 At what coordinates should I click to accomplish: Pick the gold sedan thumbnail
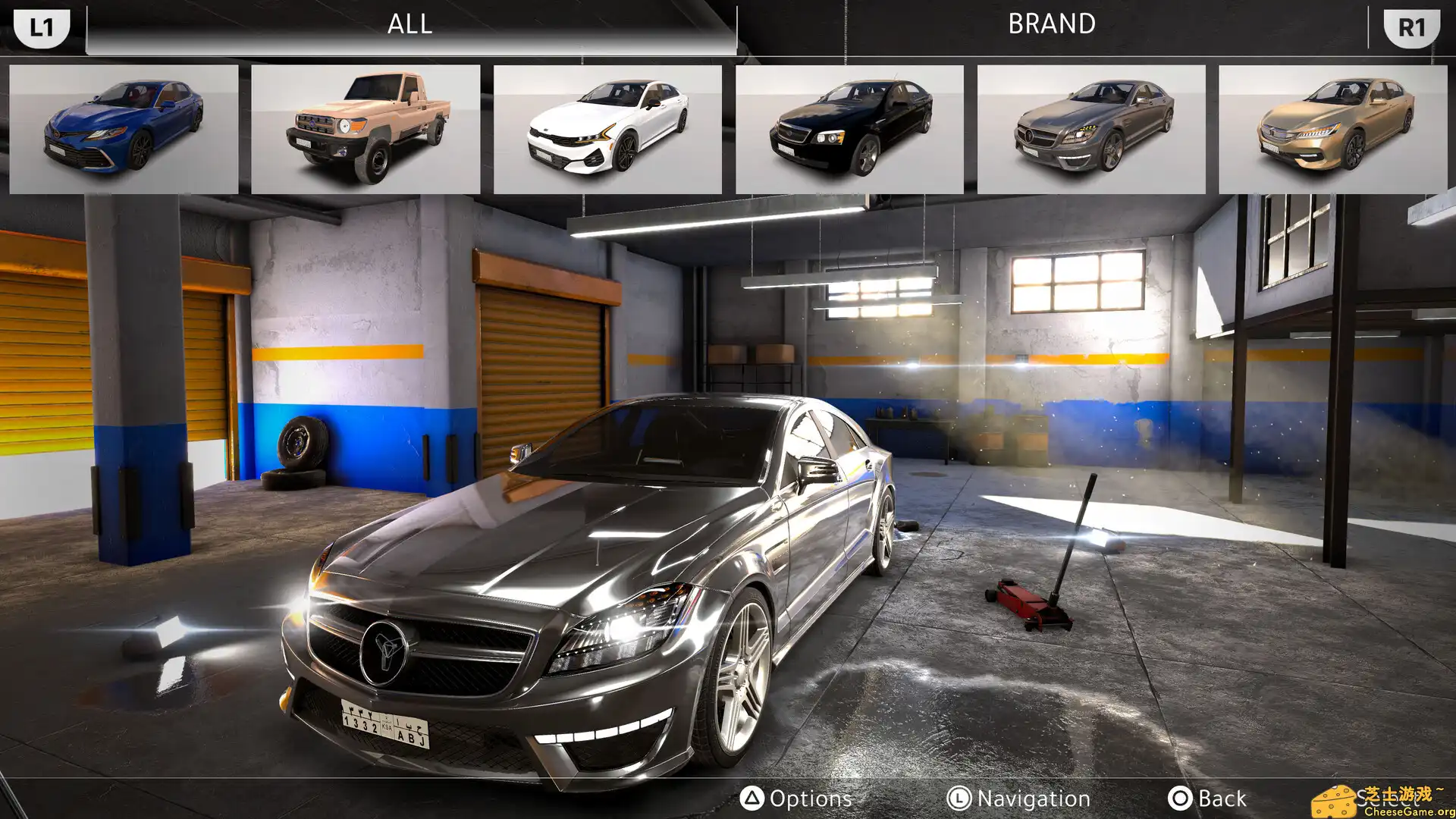tap(1332, 129)
